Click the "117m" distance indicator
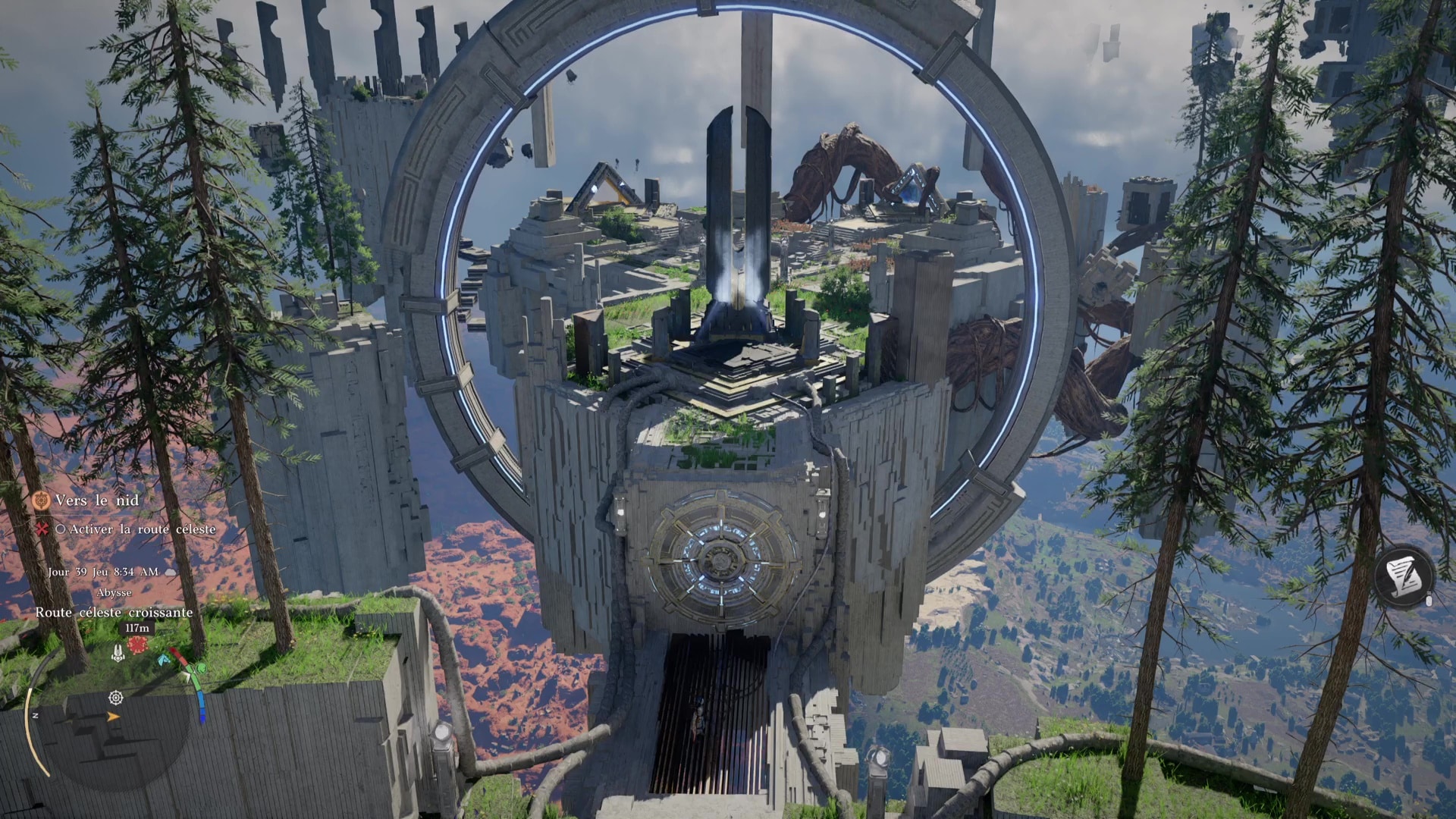This screenshot has height=819, width=1456. pyautogui.click(x=136, y=628)
